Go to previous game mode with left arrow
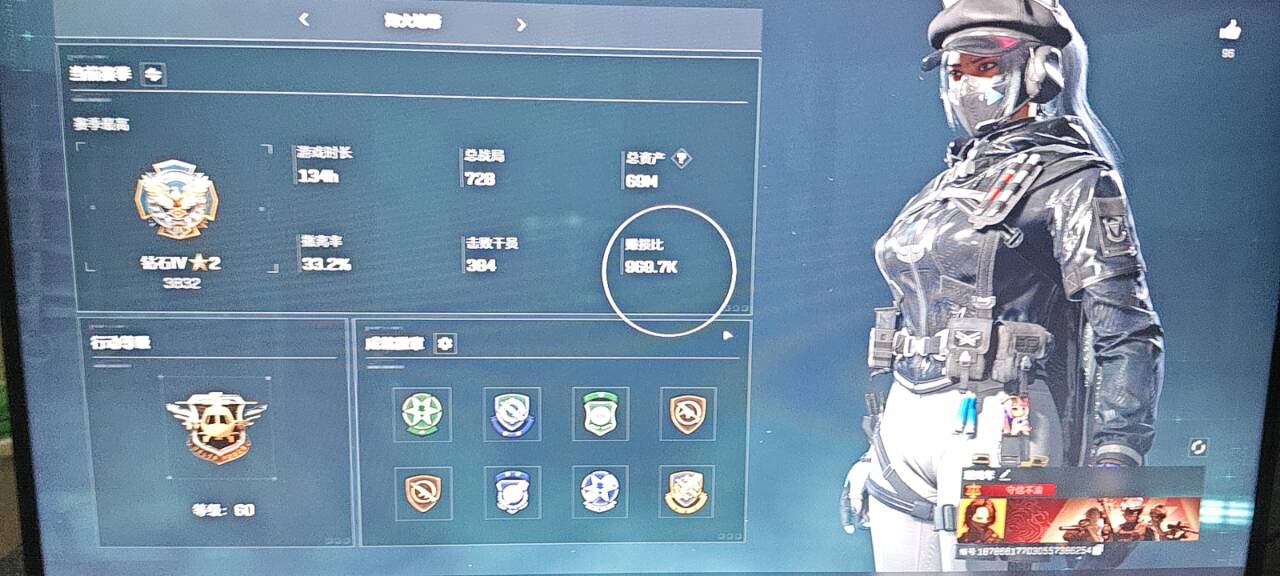1280x576 pixels. pos(304,20)
